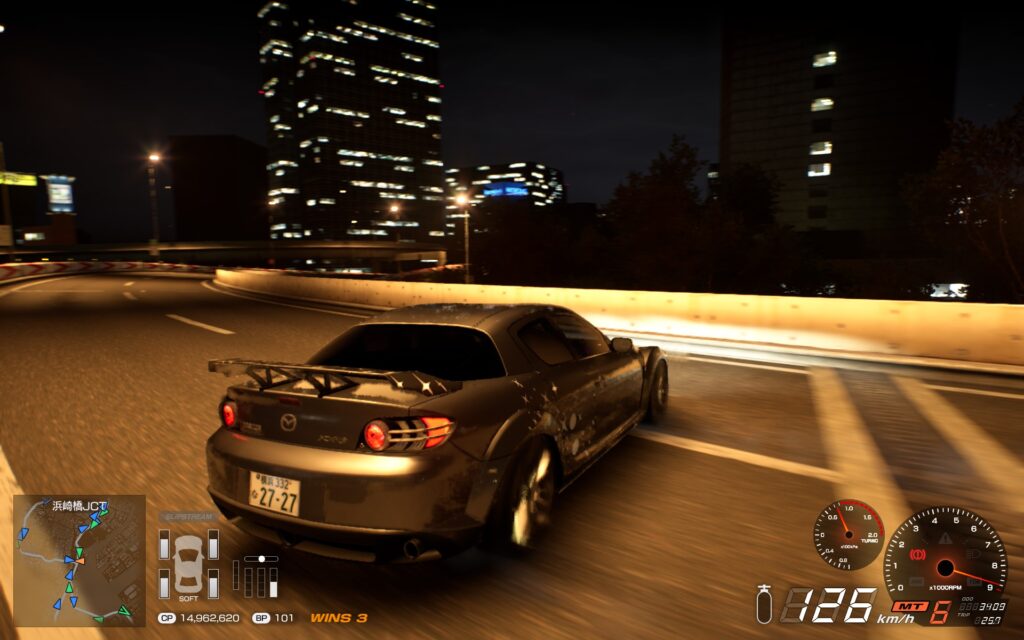The image size is (1024, 640).
Task: Select the Slipstream indicator label
Action: click(188, 518)
